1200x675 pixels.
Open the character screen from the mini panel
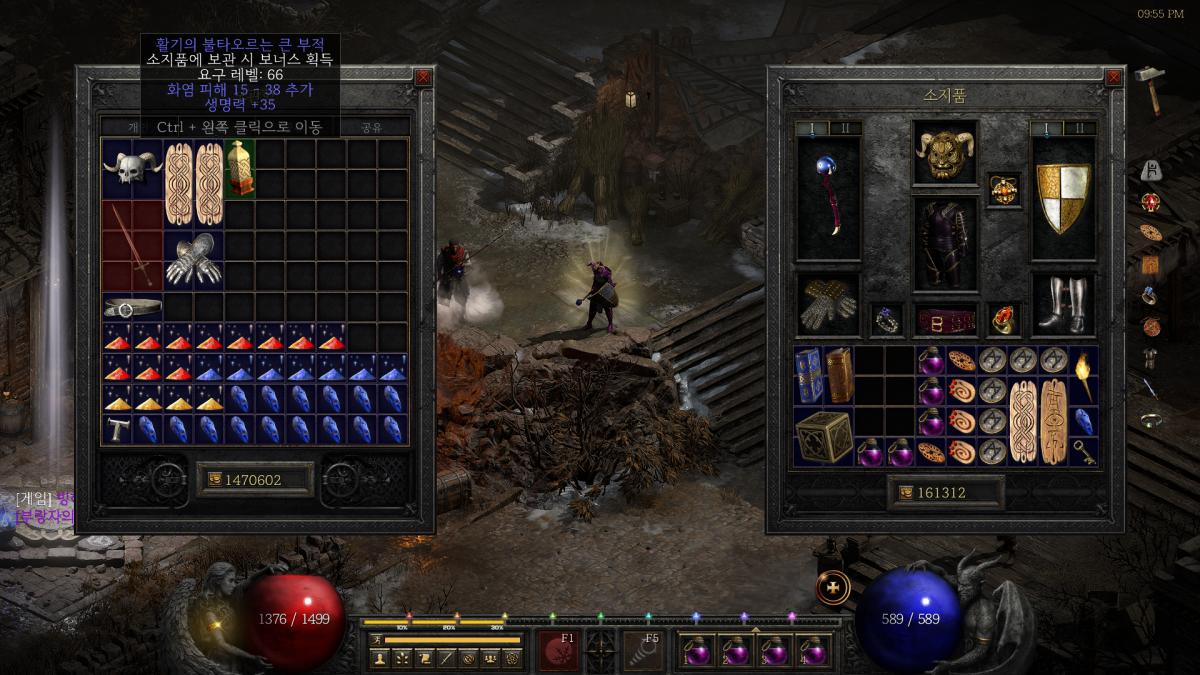coord(380,658)
